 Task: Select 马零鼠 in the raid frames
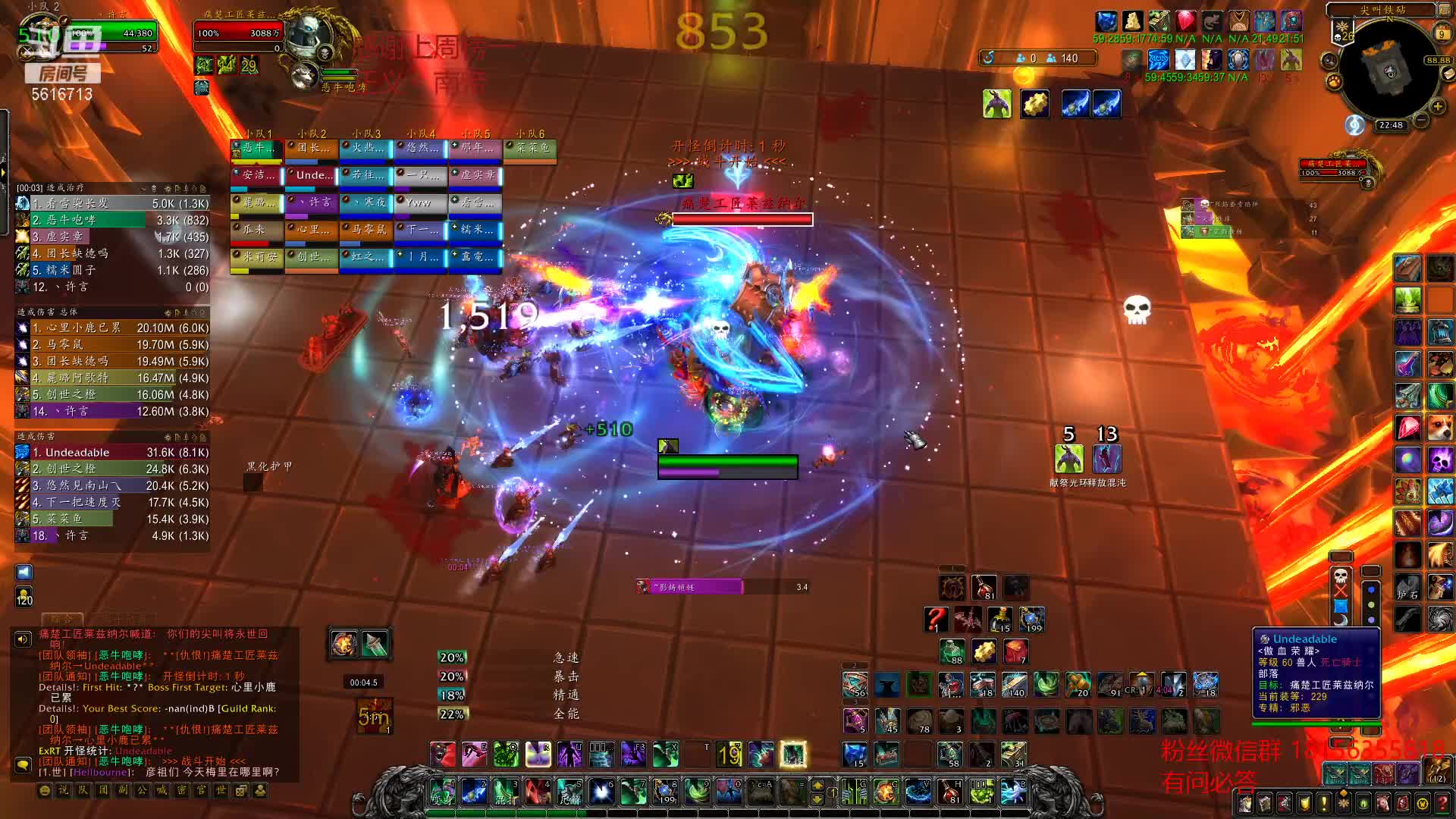click(x=366, y=230)
